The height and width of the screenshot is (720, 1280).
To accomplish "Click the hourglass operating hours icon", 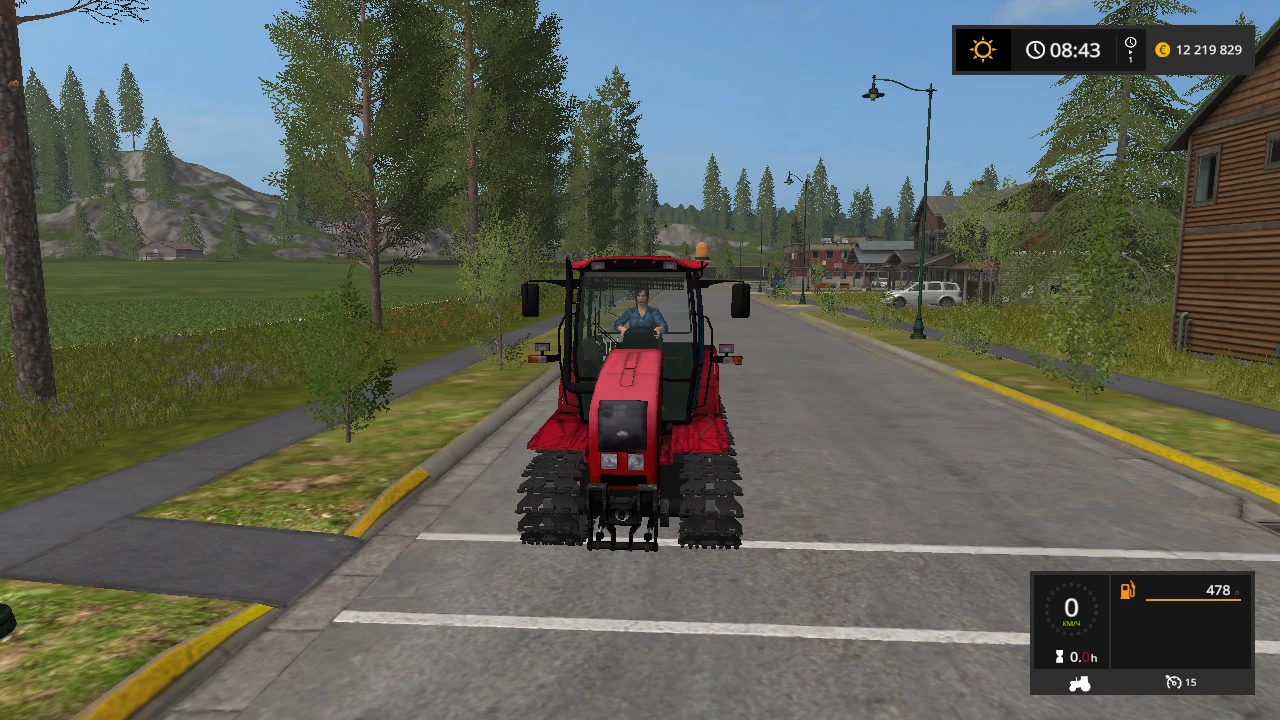I will 1062,657.
